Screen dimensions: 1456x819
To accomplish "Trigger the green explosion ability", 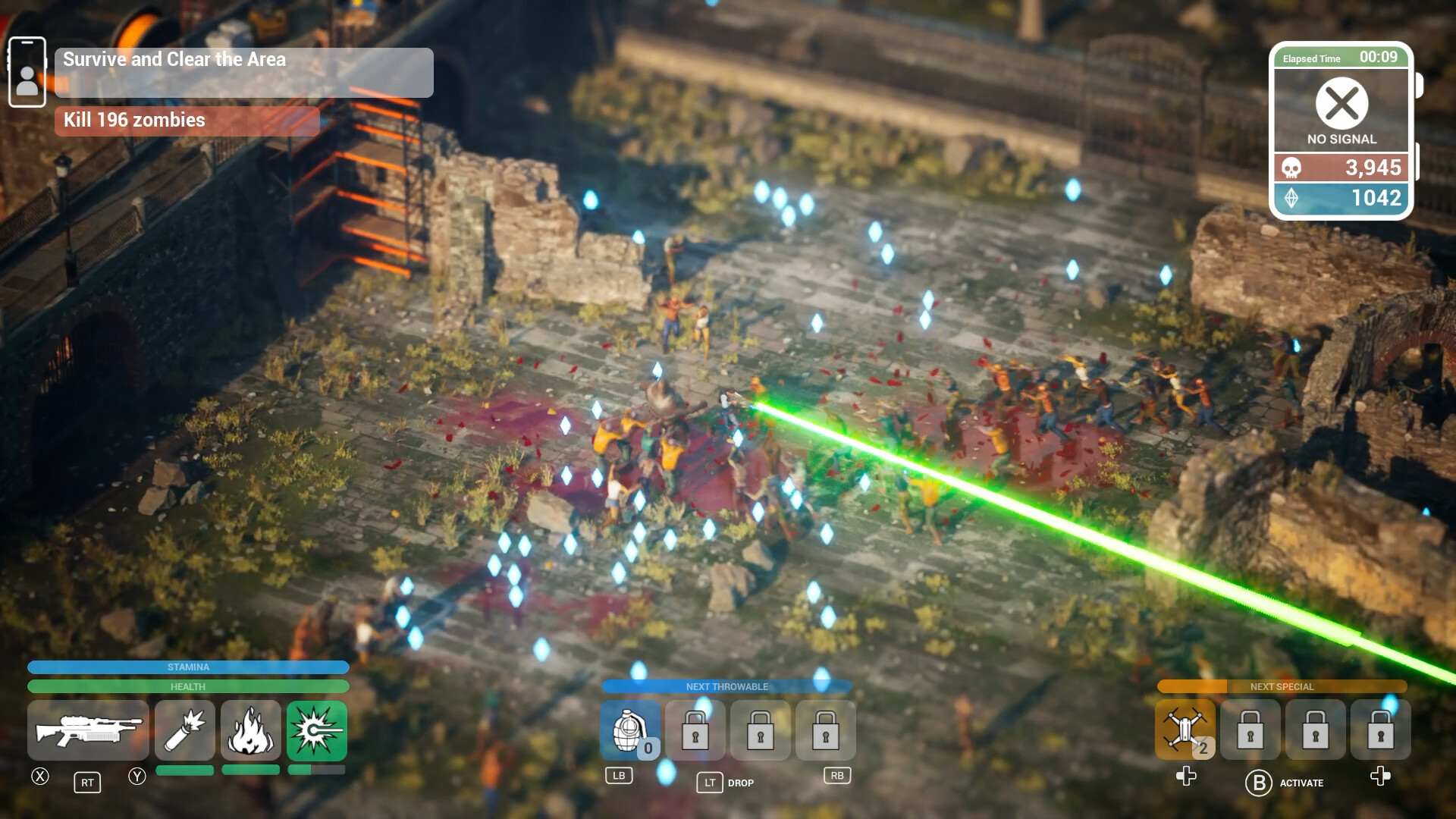I will (317, 730).
